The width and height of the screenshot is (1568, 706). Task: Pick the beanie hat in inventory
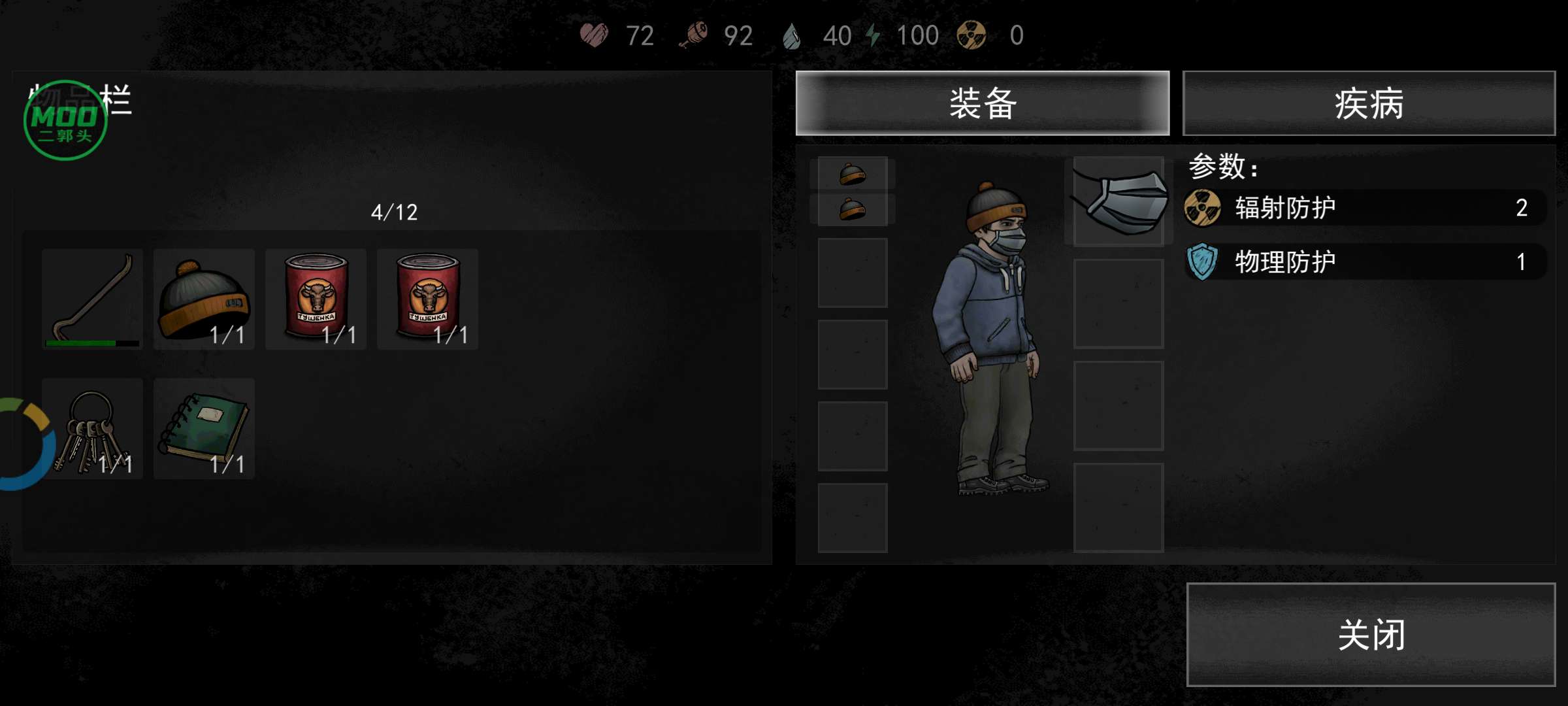[204, 299]
